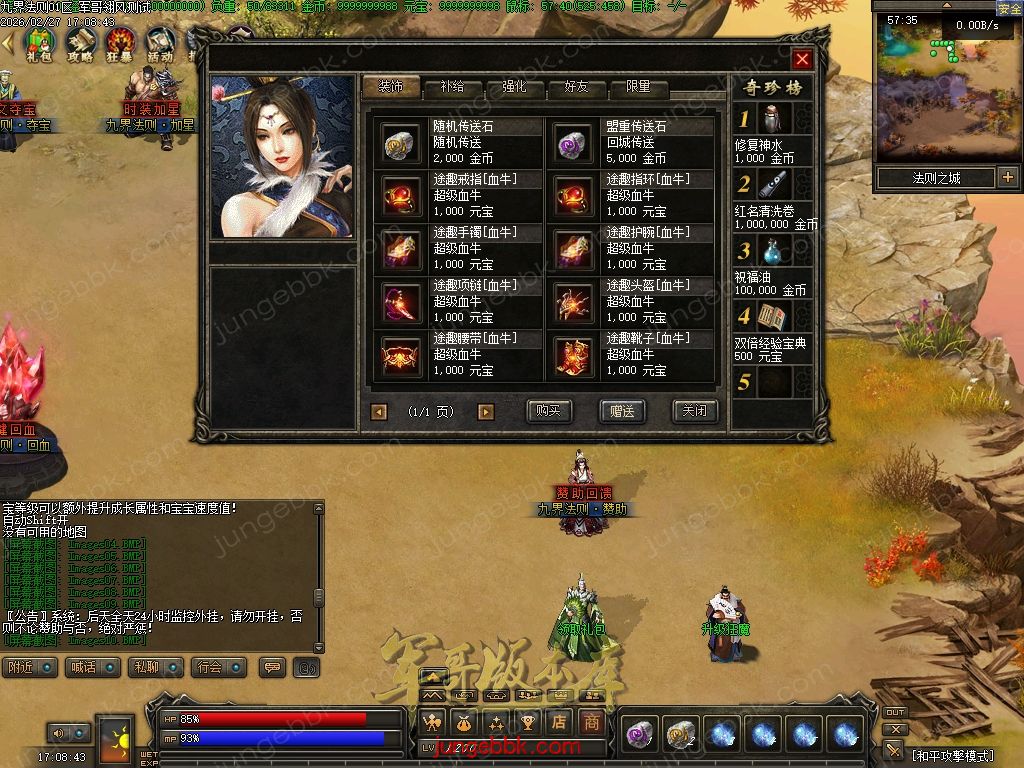Viewport: 1024px width, 768px height.
Task: Open the 攻略 guide icon
Action: pos(80,43)
